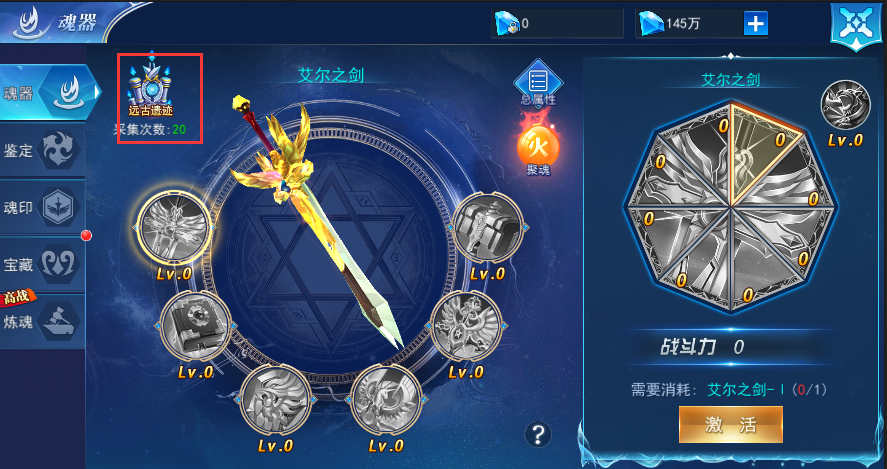This screenshot has width=887, height=469.
Task: Select the armor soul medallion
Action: point(486,230)
